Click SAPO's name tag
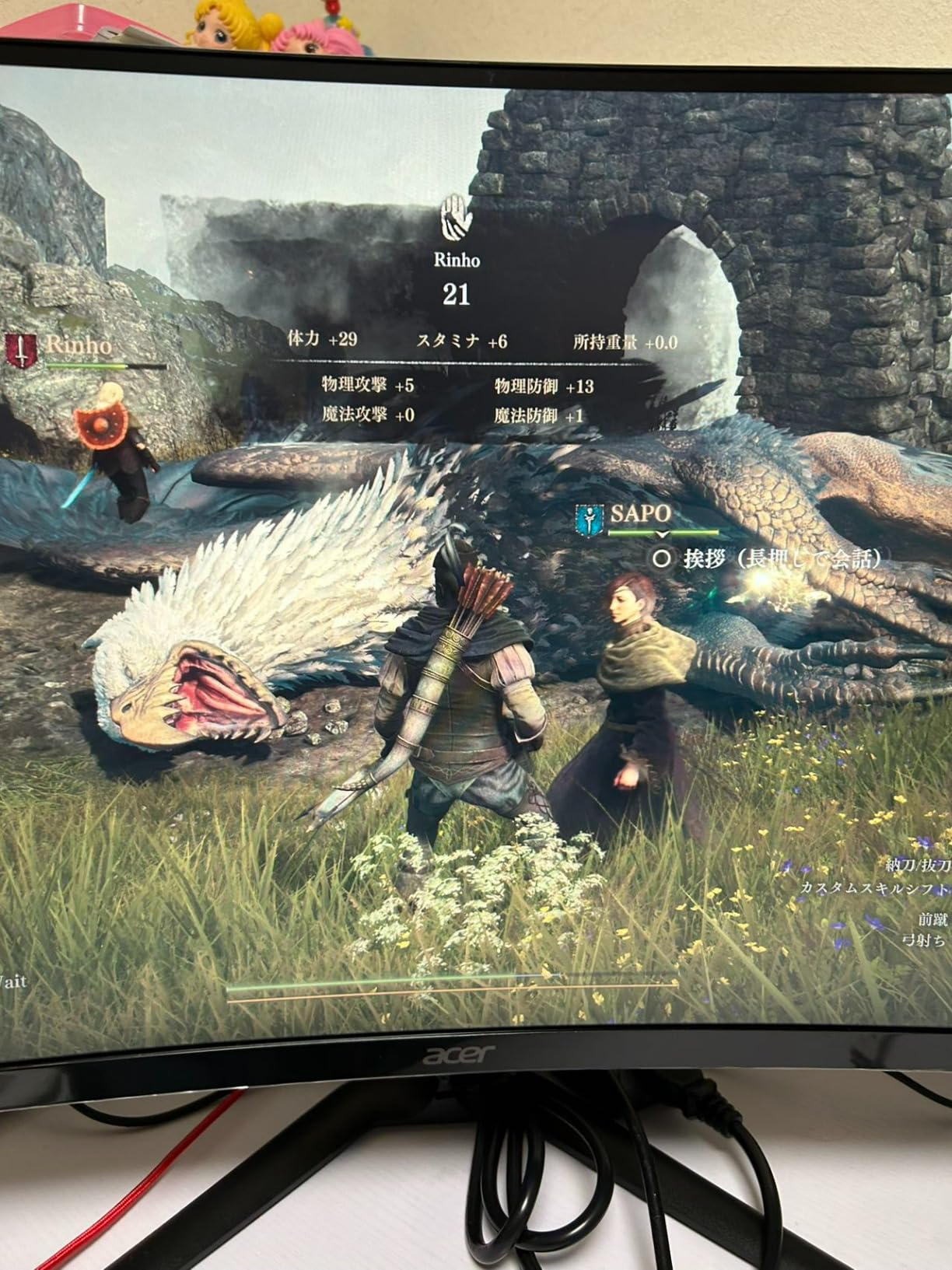 coord(640,513)
